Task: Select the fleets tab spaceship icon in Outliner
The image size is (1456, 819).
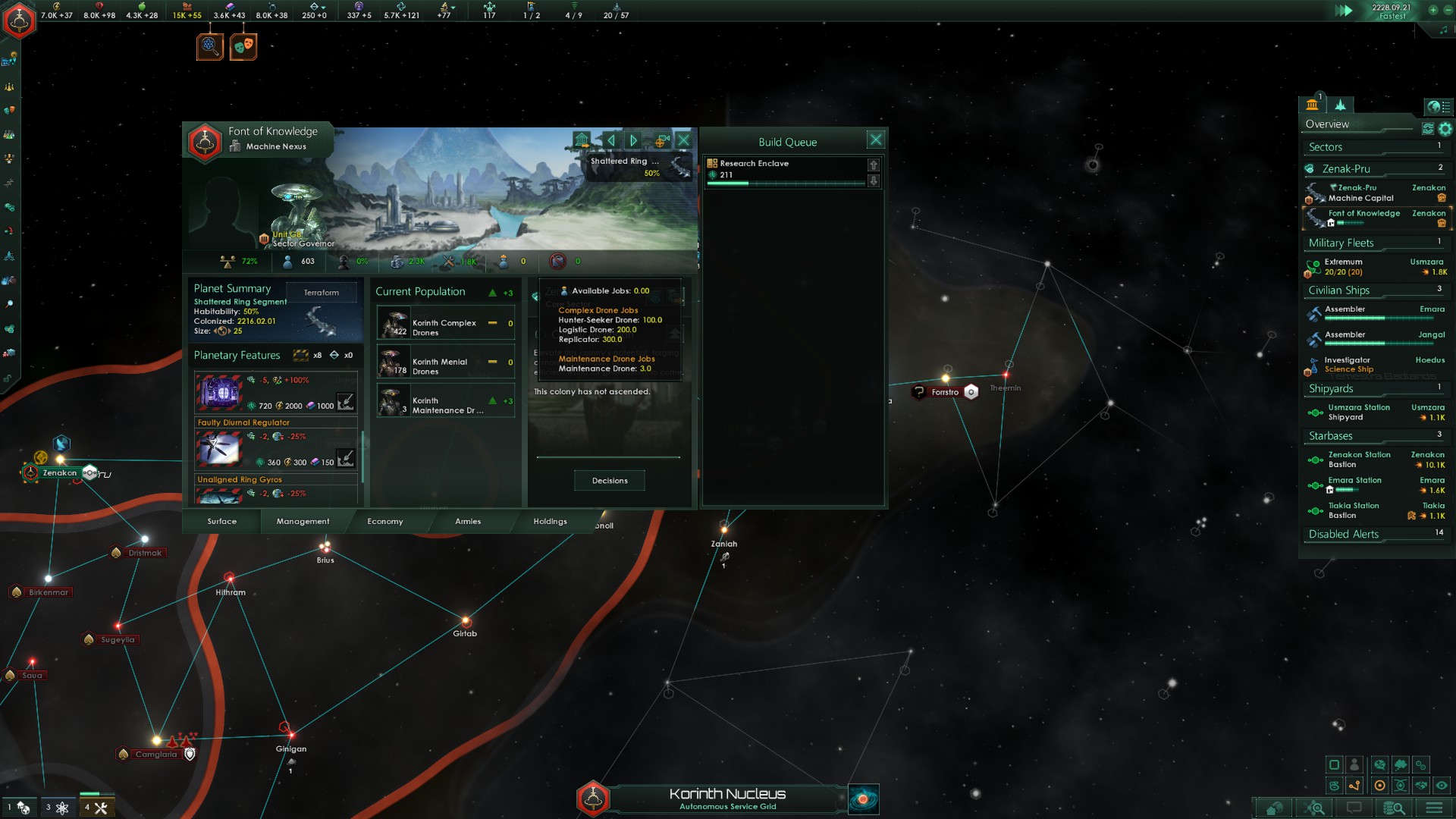Action: [1341, 106]
